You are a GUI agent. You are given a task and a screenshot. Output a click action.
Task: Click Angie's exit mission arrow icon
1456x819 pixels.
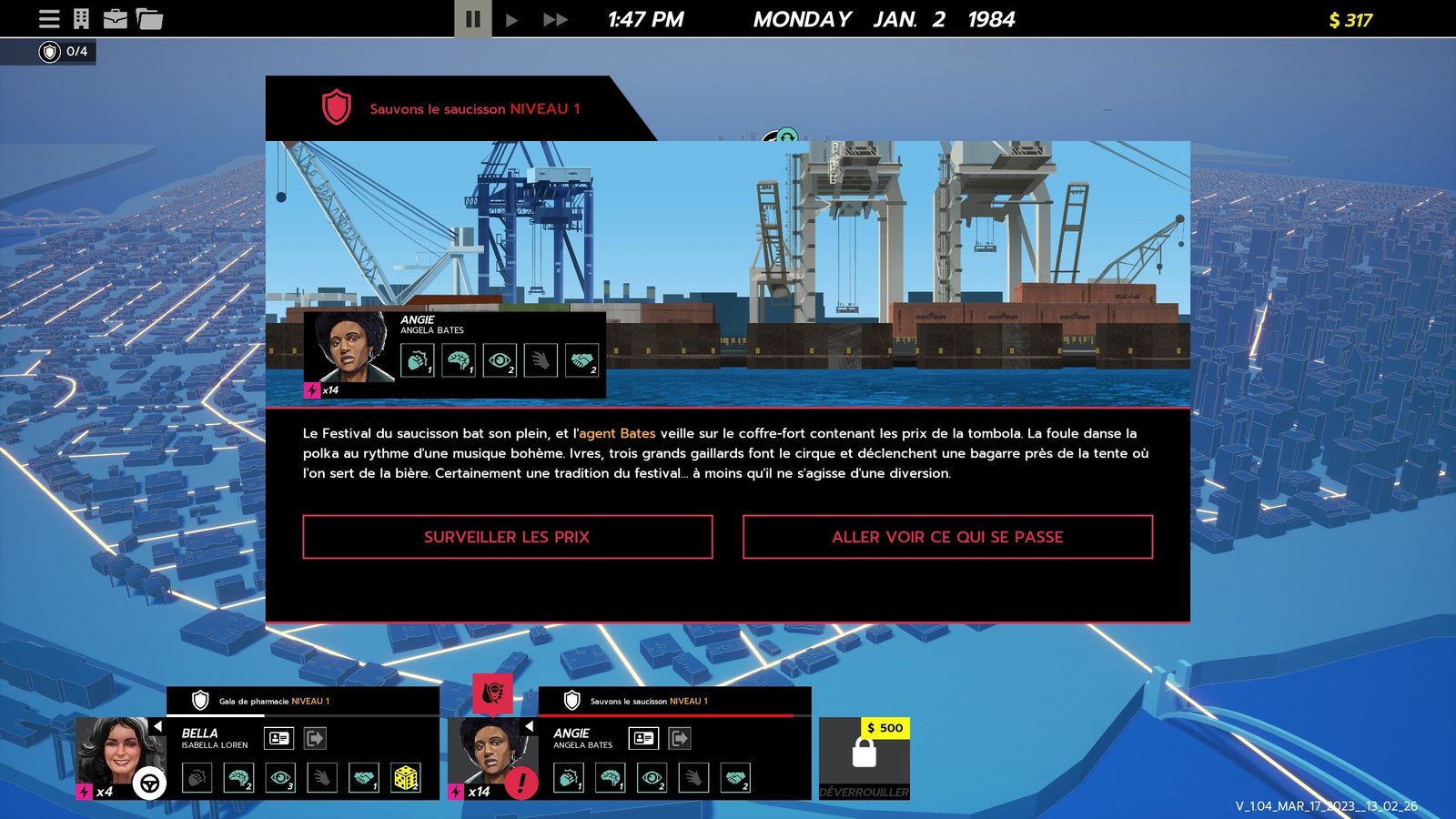(x=680, y=738)
